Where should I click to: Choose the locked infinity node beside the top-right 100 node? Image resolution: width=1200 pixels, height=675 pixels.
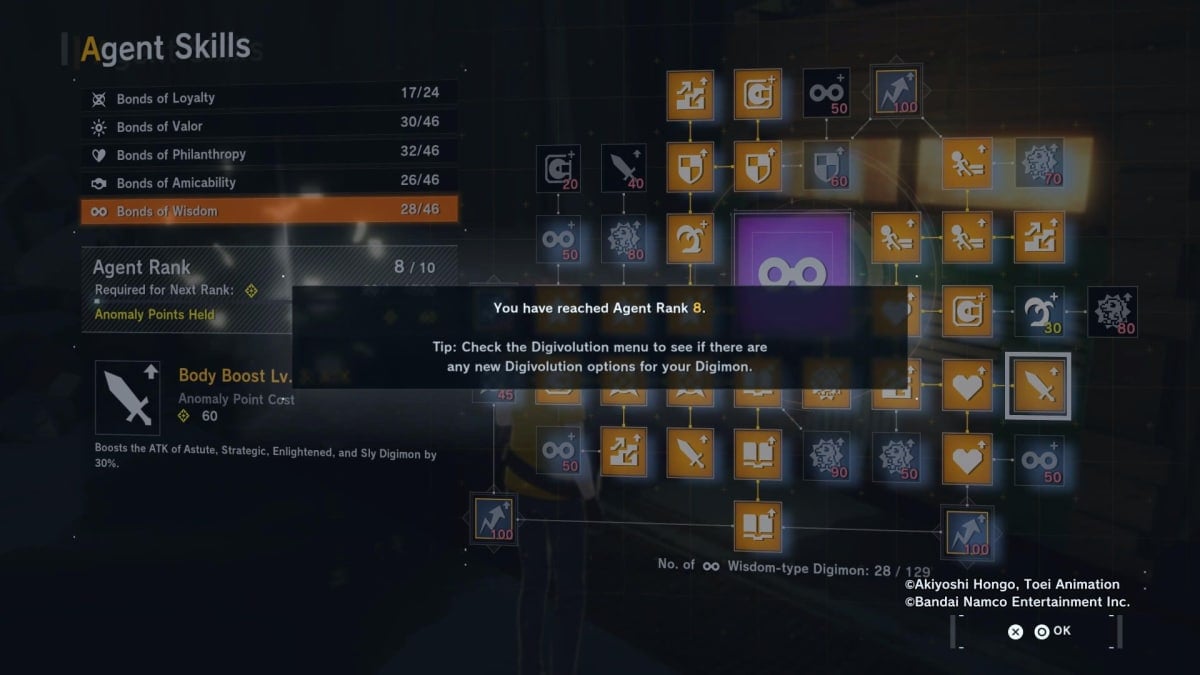point(827,93)
